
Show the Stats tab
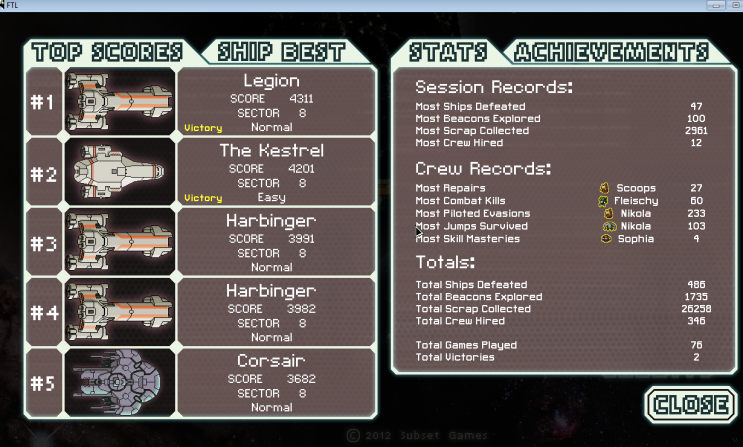tap(449, 52)
